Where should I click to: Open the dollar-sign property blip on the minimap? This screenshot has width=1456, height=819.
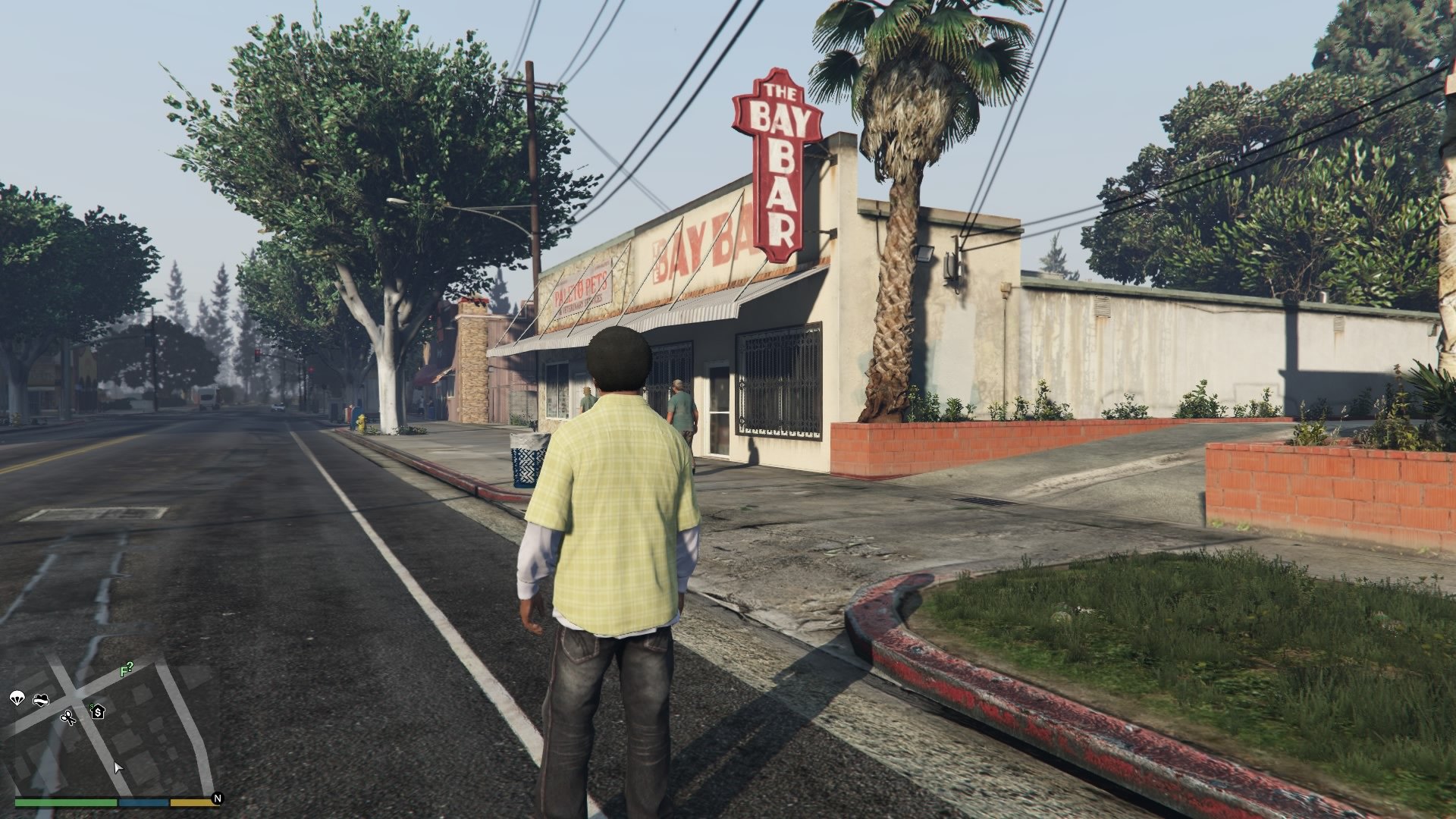pos(99,712)
